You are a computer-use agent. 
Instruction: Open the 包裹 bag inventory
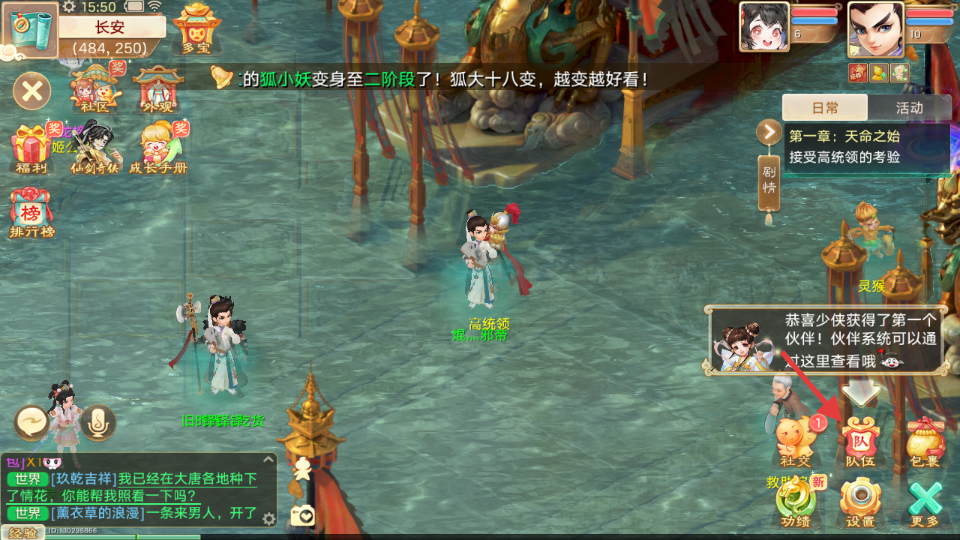point(925,441)
